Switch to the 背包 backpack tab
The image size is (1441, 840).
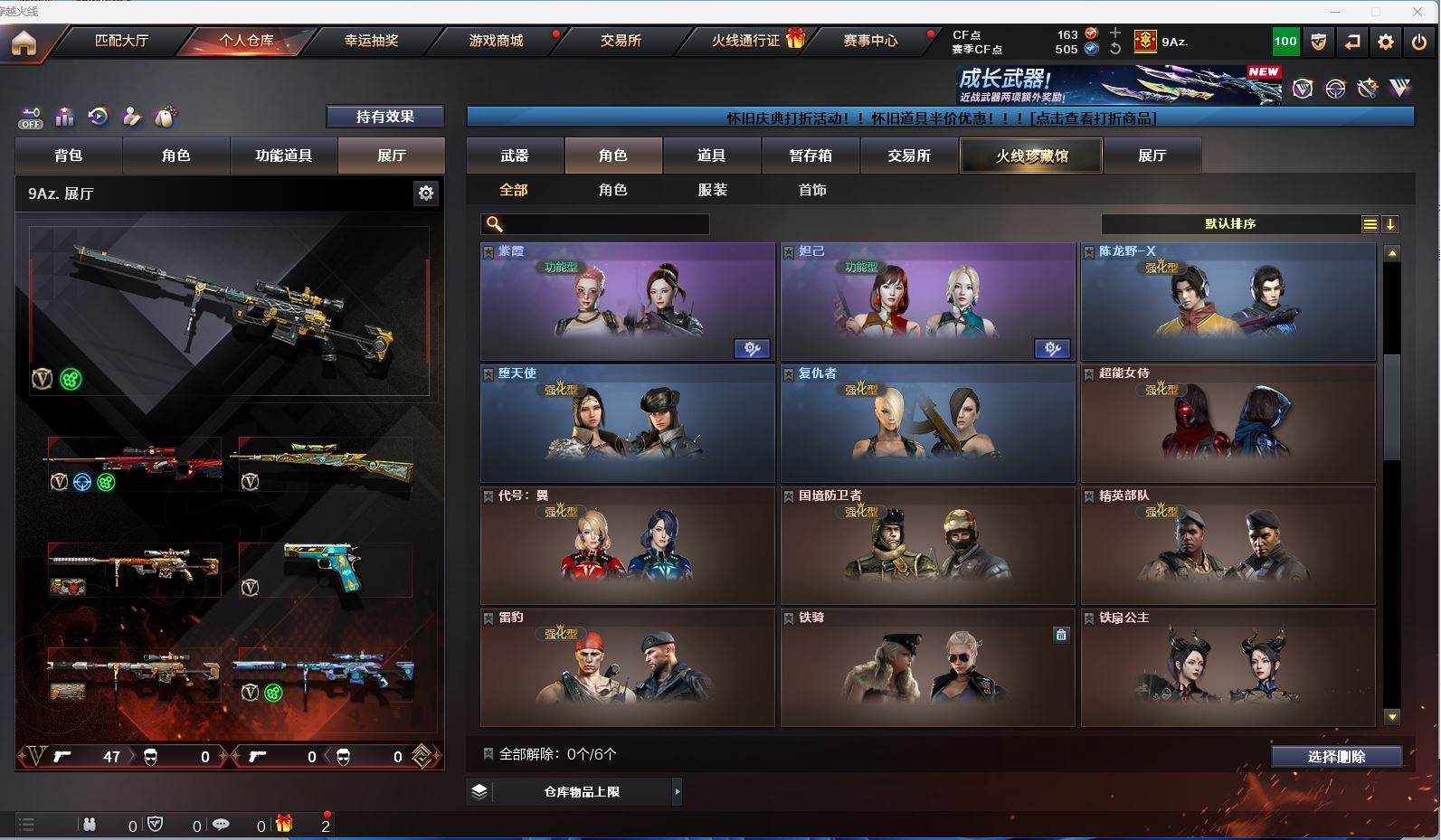pos(69,156)
